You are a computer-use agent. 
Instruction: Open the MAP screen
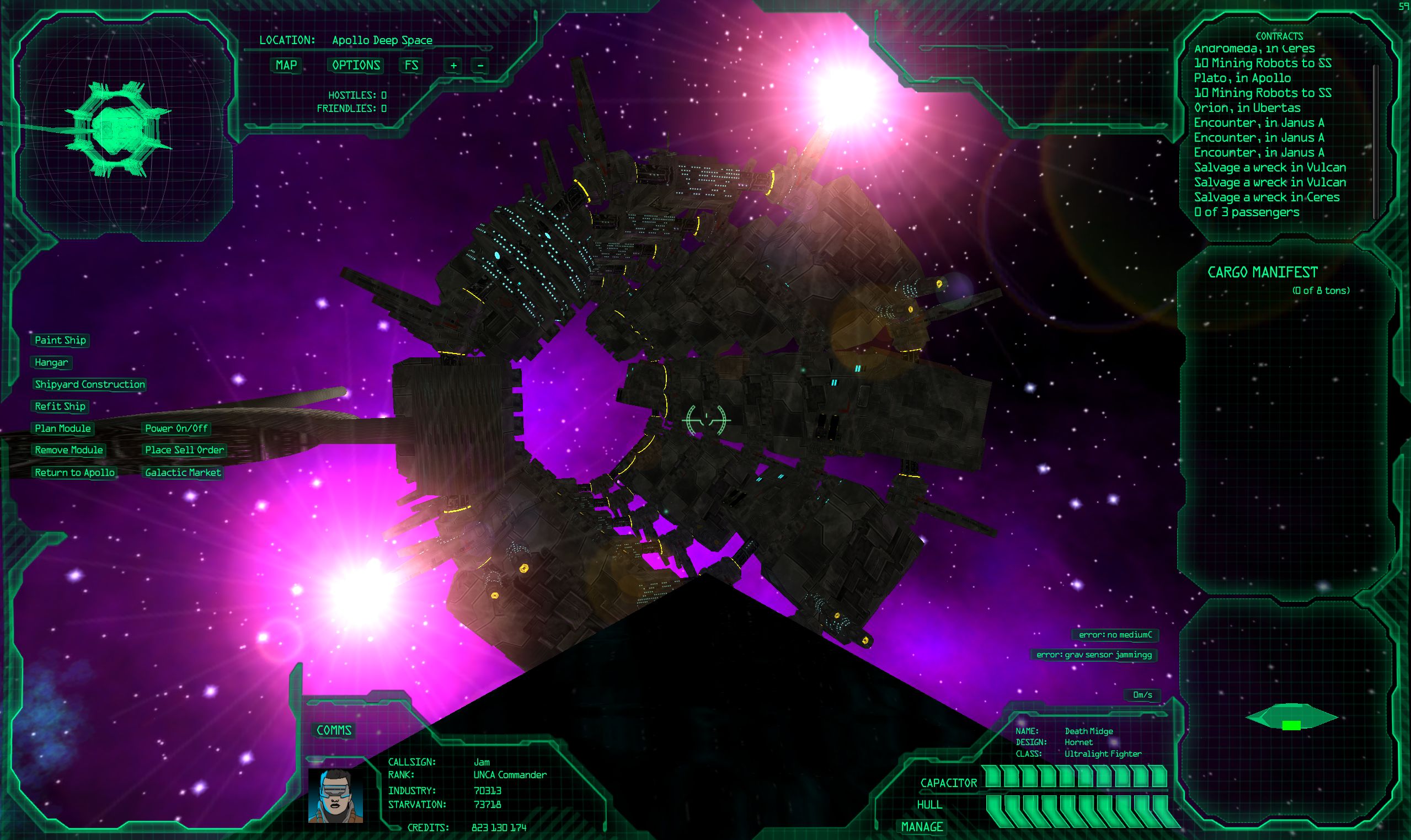(286, 65)
